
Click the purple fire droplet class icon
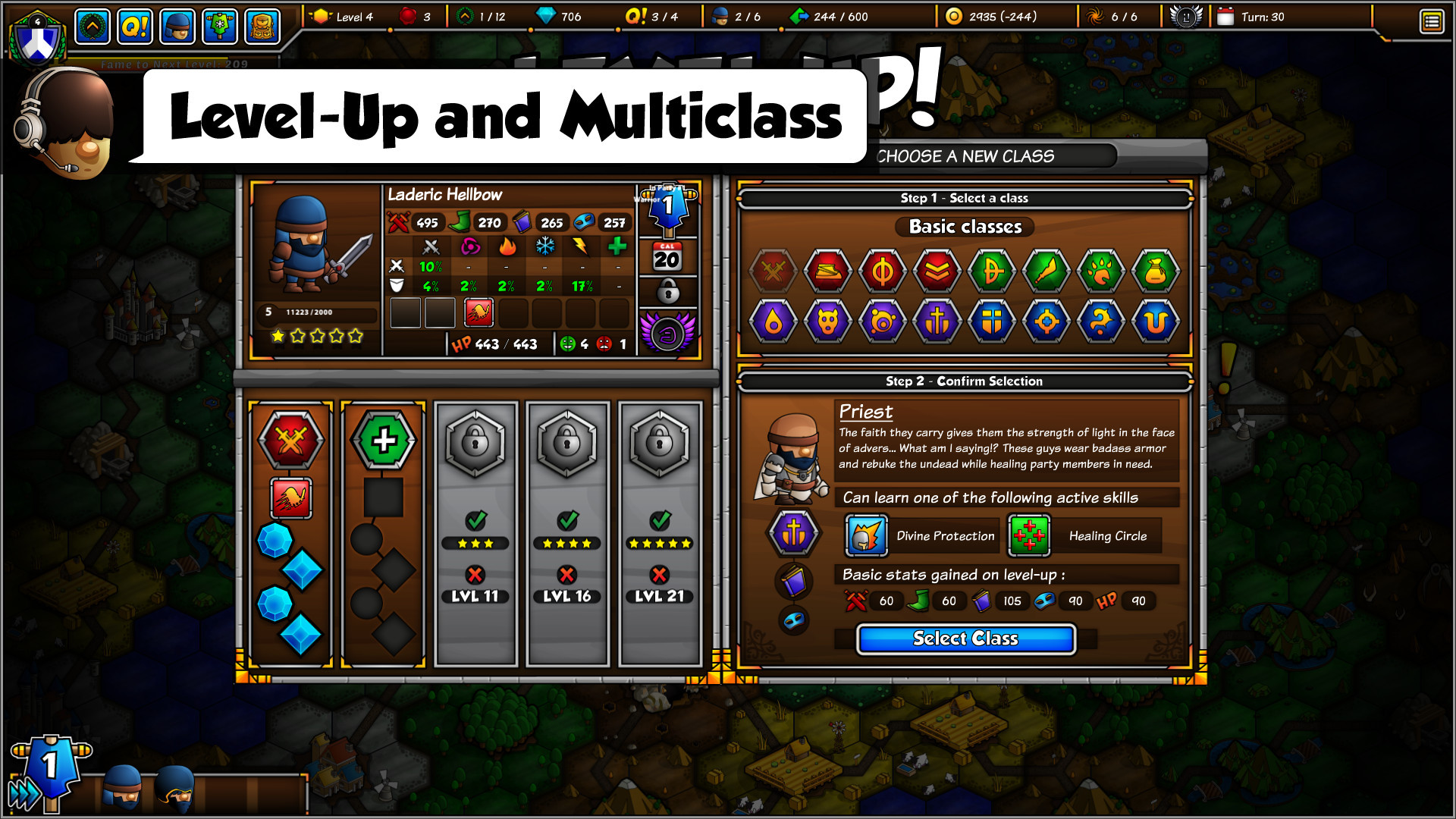click(x=773, y=321)
